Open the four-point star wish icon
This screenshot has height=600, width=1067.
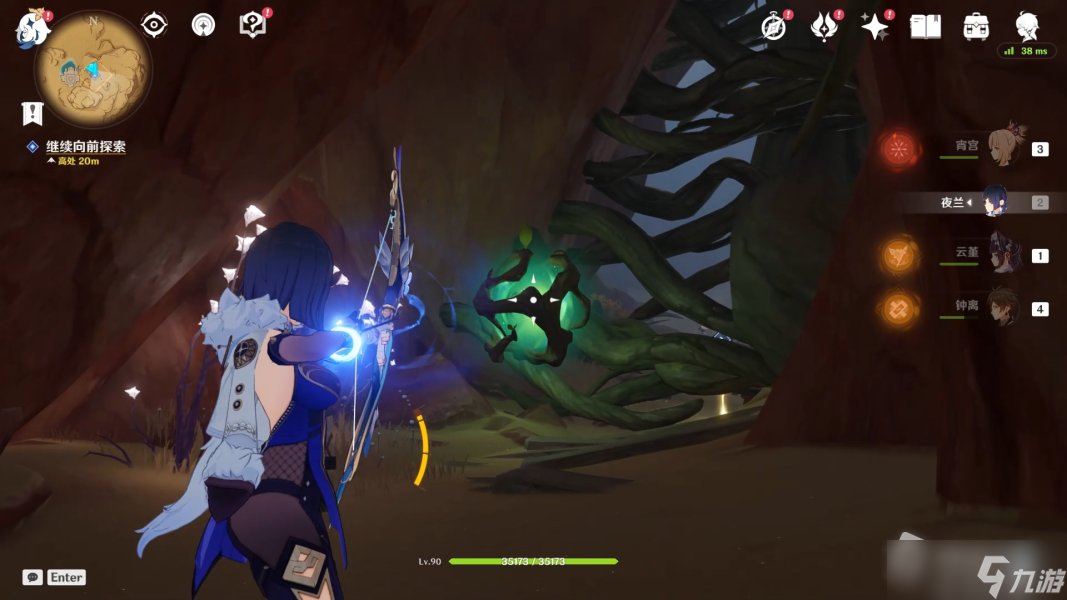pos(874,27)
